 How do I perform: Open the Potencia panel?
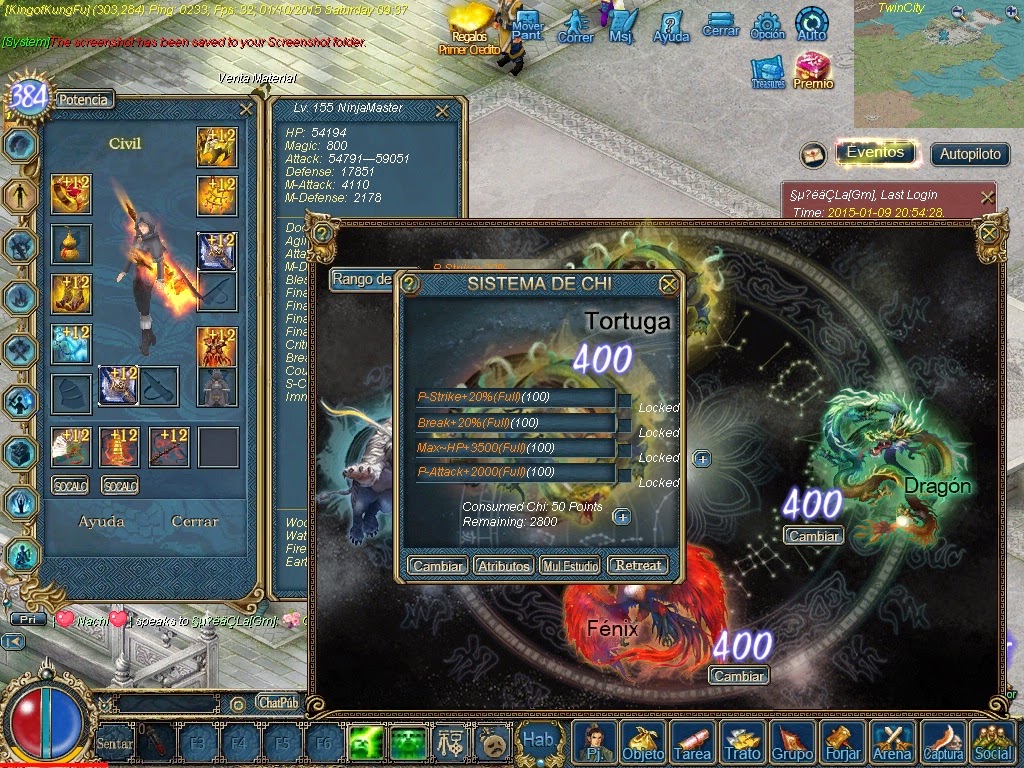click(x=84, y=99)
